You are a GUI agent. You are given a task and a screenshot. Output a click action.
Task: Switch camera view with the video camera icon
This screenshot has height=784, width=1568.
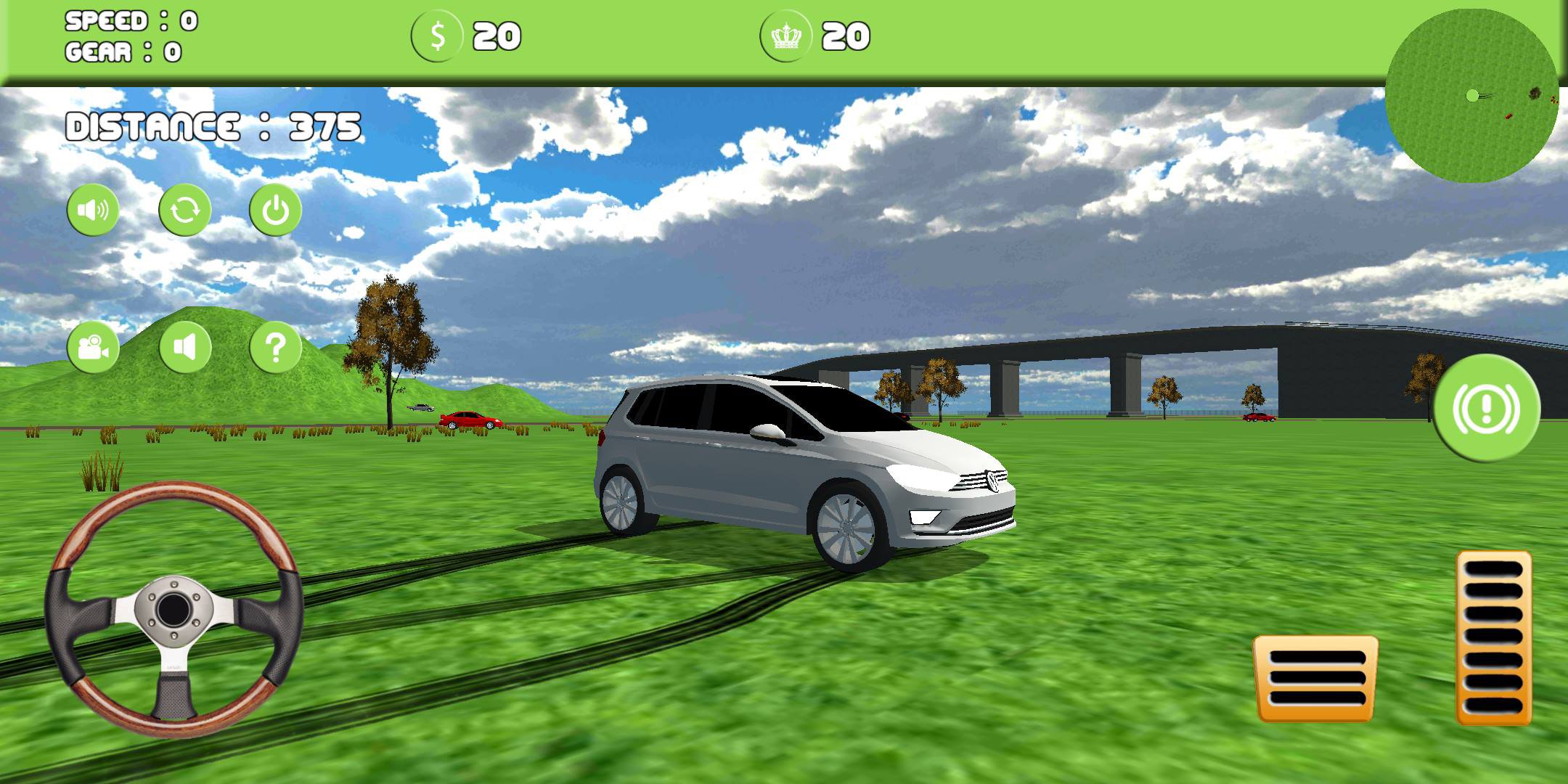click(92, 348)
